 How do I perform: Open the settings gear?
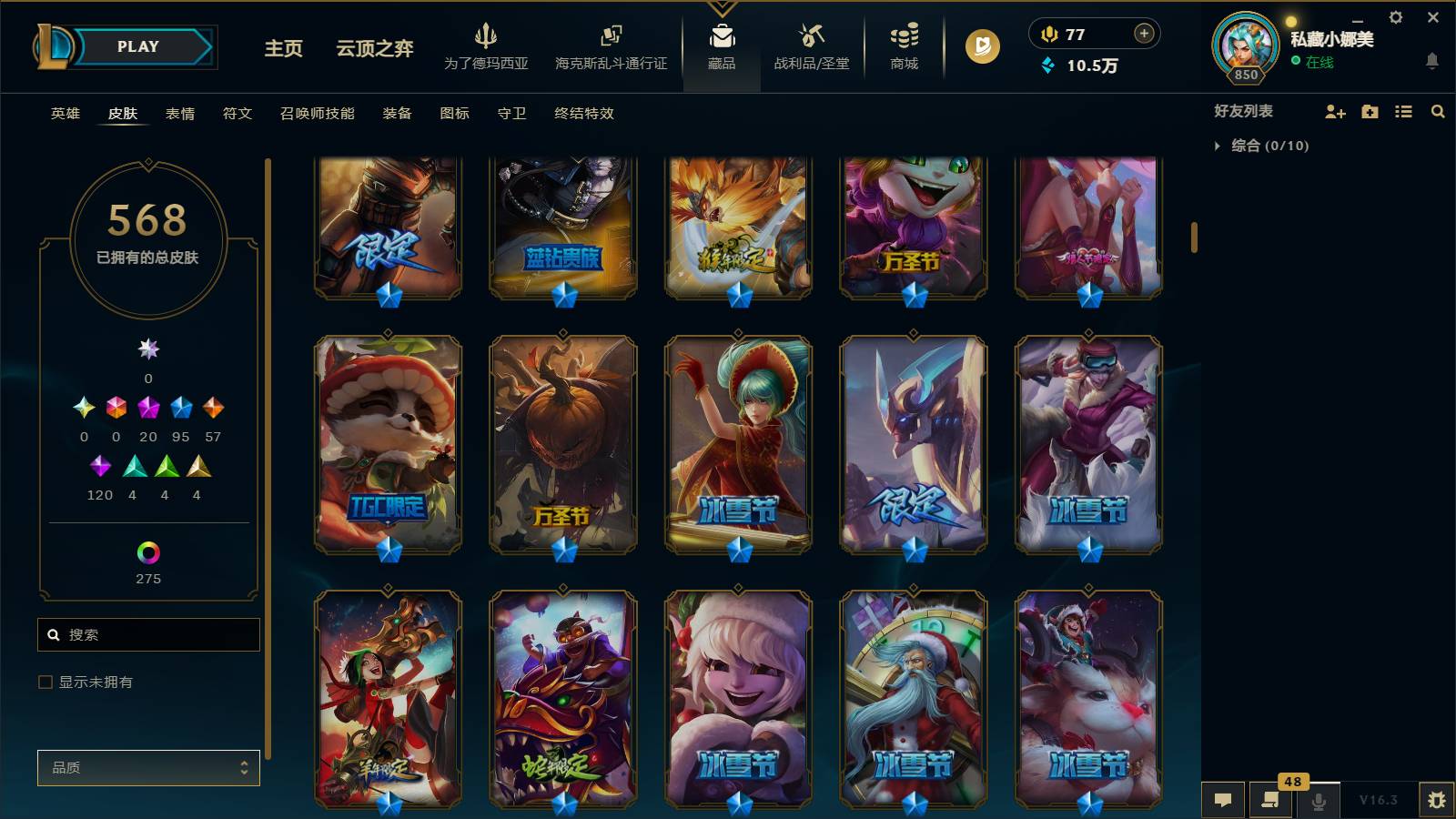point(1395,17)
